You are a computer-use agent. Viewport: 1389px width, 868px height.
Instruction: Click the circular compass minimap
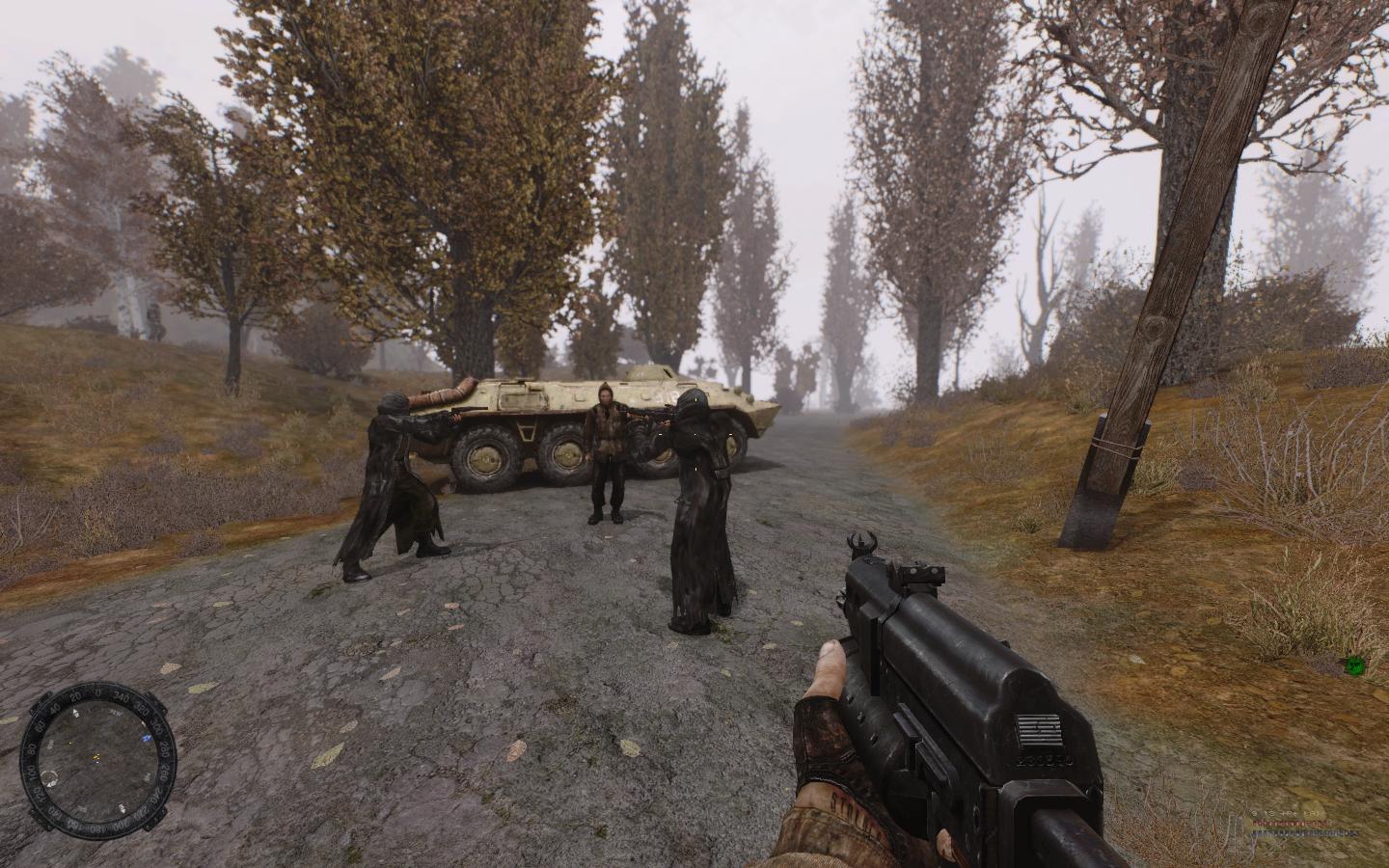(97, 755)
